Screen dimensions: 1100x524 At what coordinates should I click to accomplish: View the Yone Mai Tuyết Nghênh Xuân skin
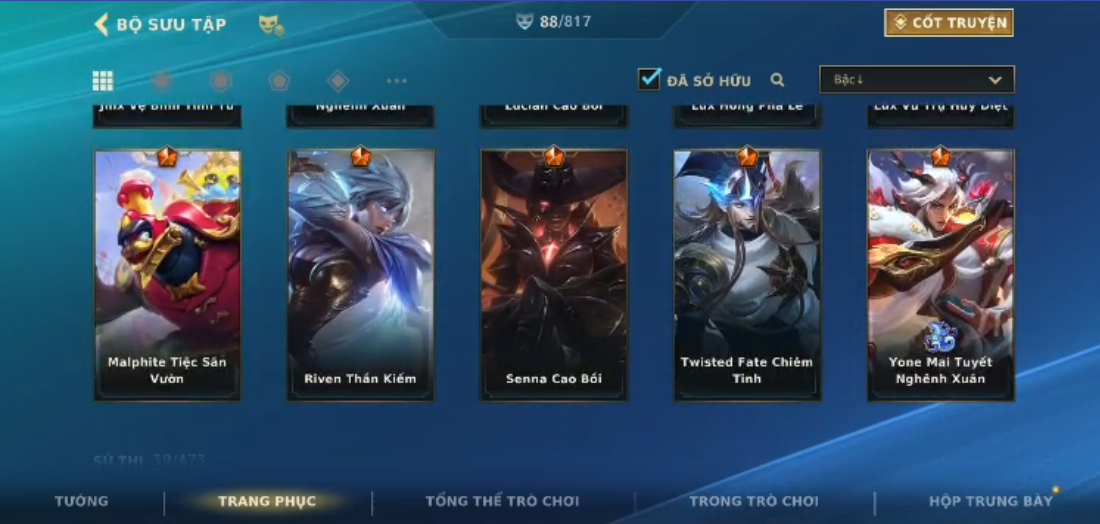[x=940, y=275]
